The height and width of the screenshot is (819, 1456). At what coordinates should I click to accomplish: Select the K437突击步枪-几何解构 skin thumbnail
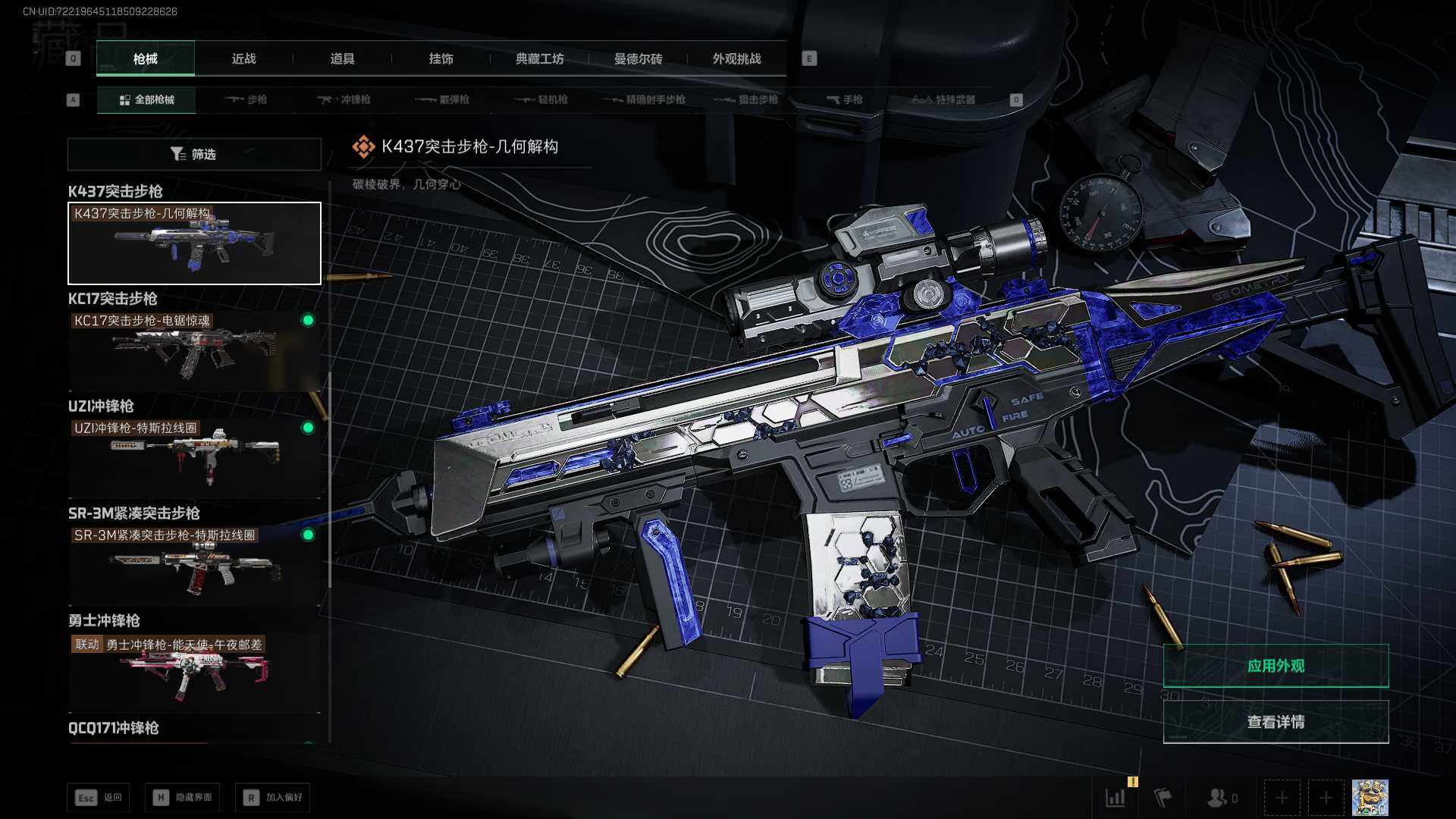pos(194,243)
